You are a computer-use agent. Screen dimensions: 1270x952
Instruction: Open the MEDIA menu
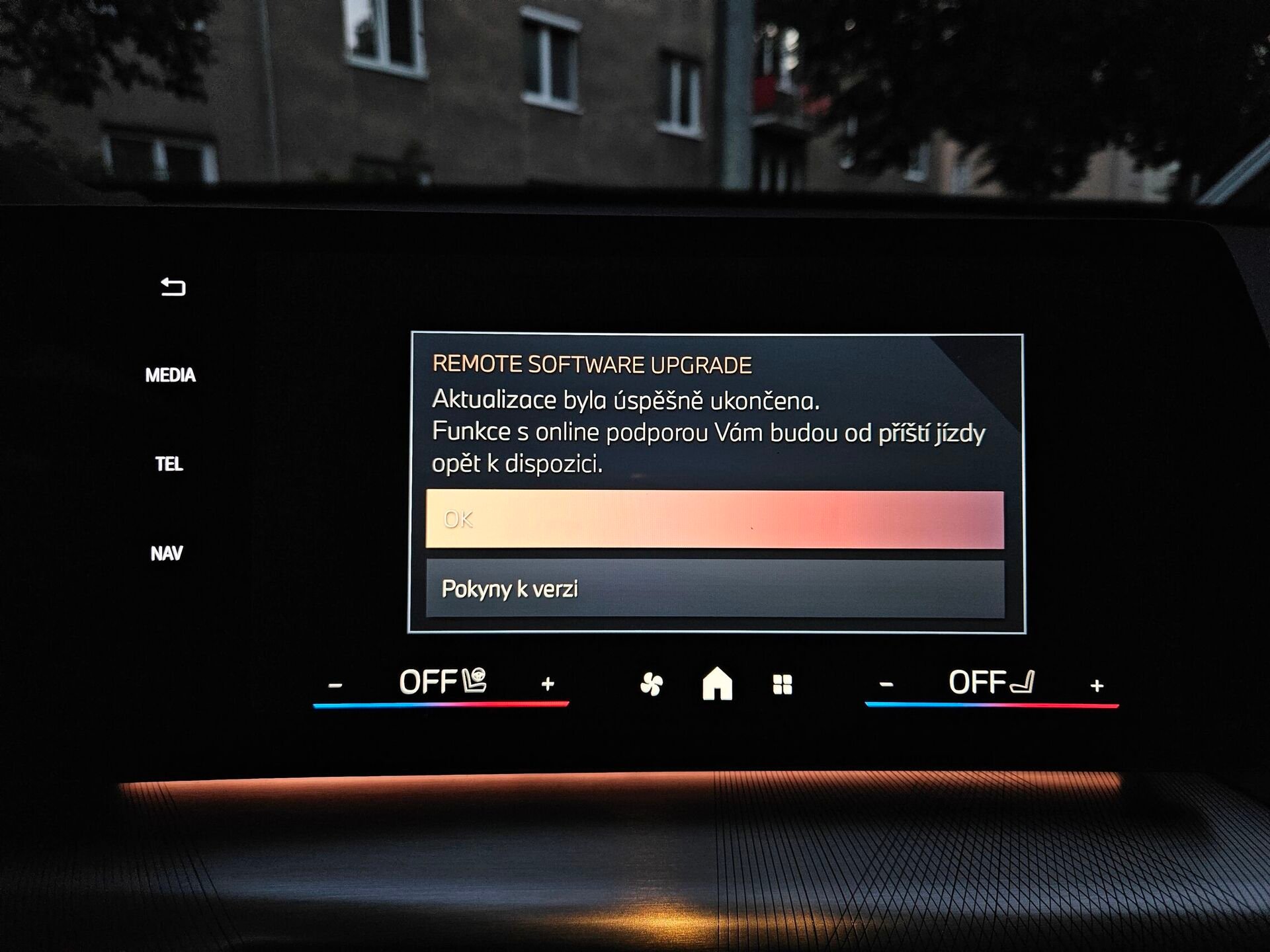click(x=171, y=376)
